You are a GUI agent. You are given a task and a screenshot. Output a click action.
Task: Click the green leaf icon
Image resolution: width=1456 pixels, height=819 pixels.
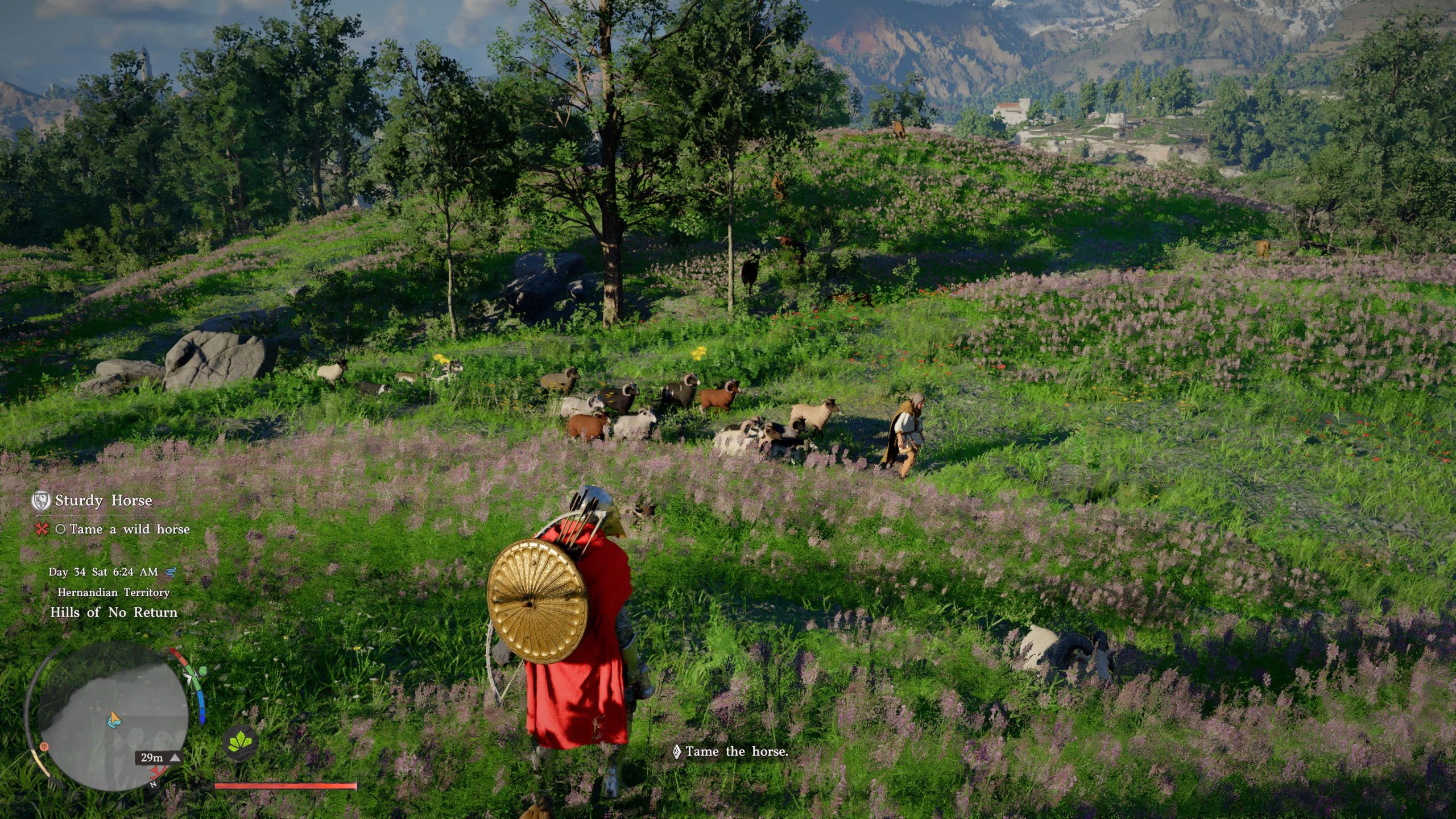(x=239, y=743)
